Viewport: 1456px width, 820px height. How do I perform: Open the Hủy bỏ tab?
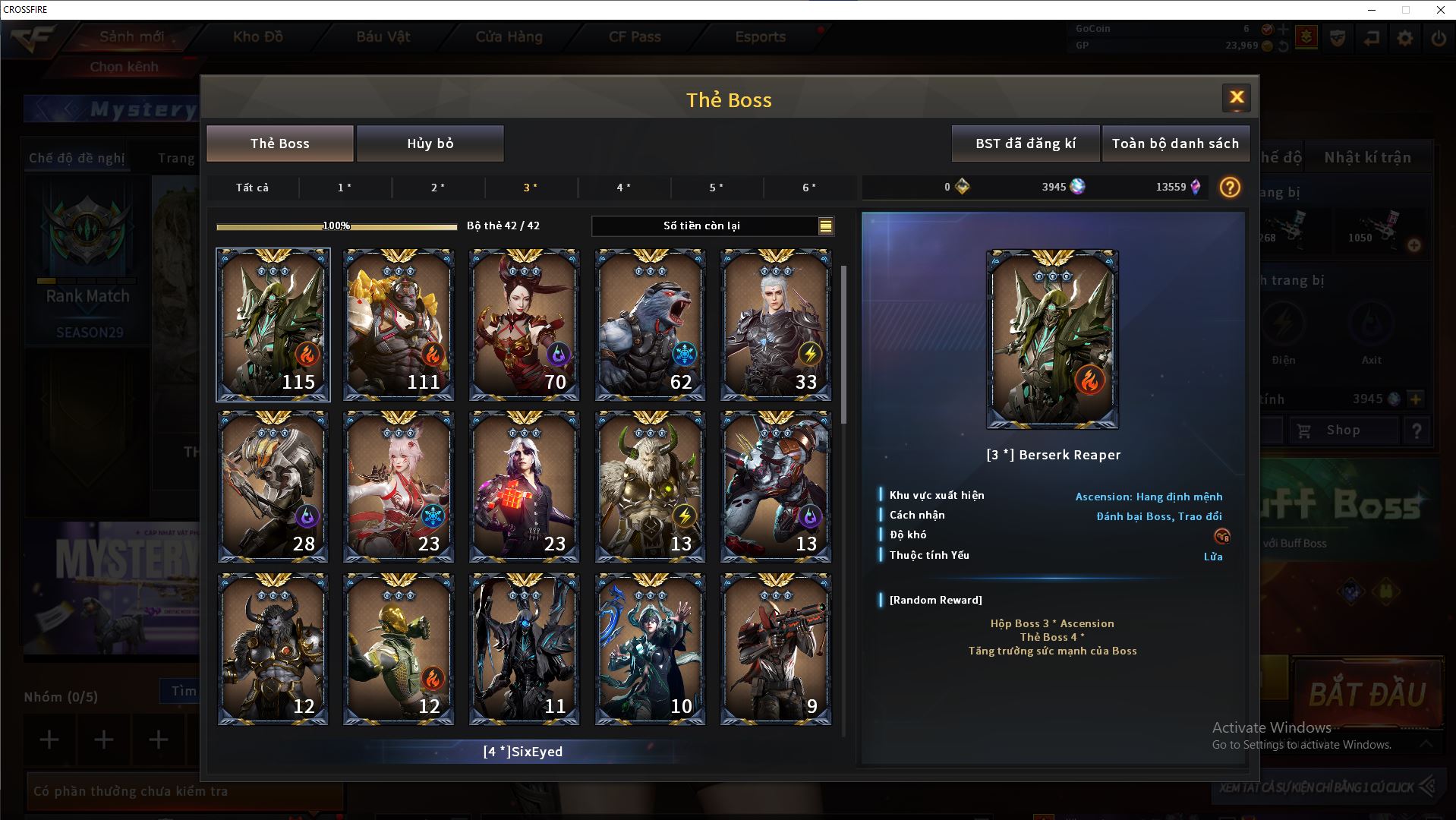(430, 143)
